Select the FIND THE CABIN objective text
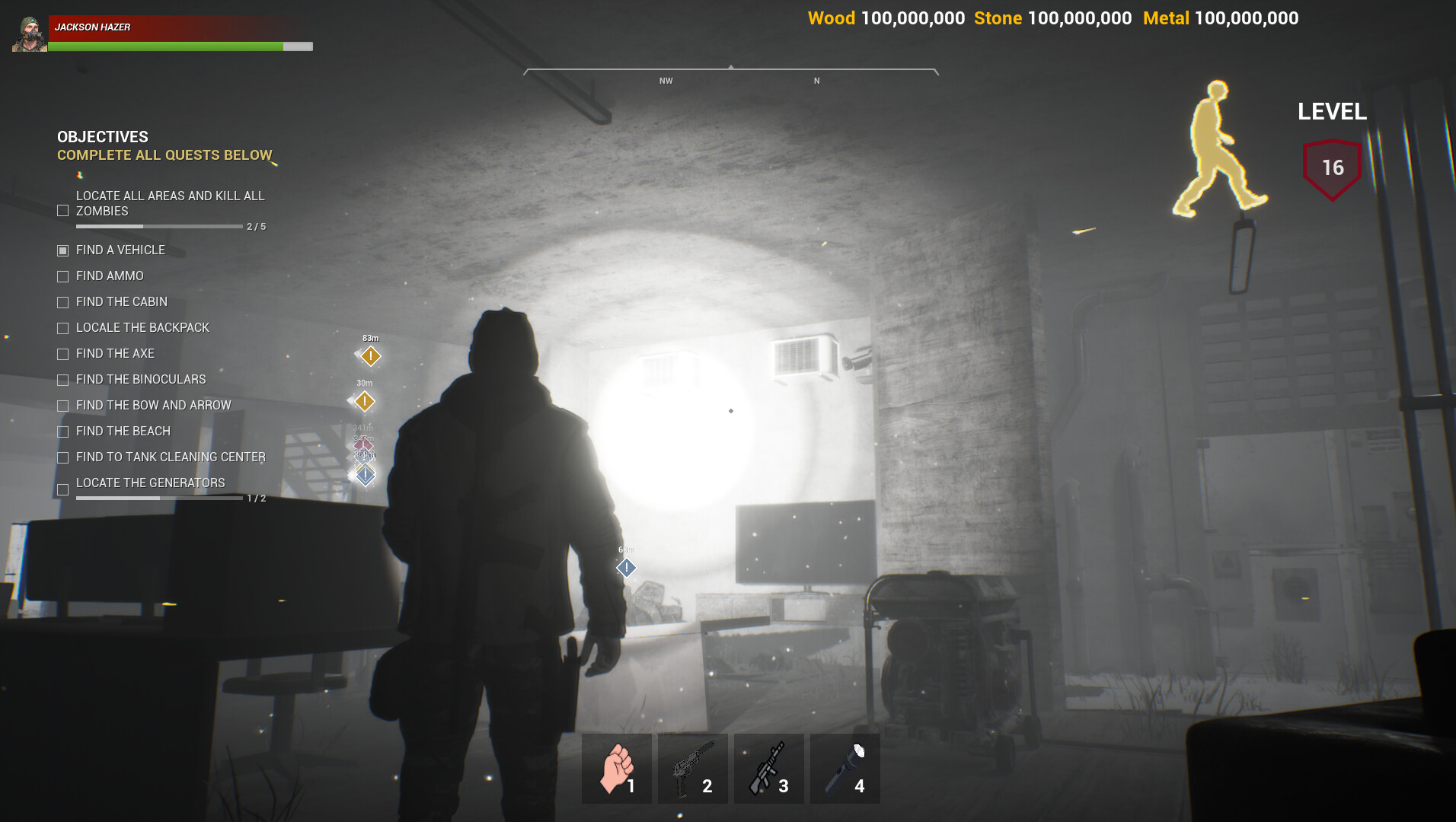1456x822 pixels. coord(121,301)
